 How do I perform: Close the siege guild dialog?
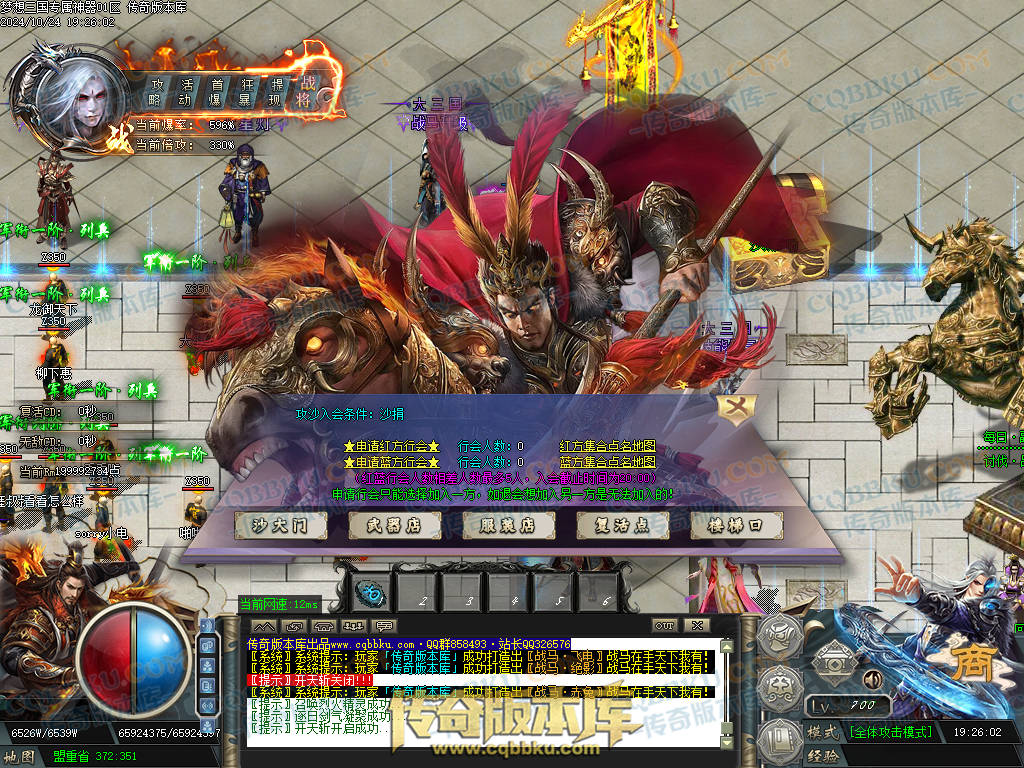click(x=737, y=409)
